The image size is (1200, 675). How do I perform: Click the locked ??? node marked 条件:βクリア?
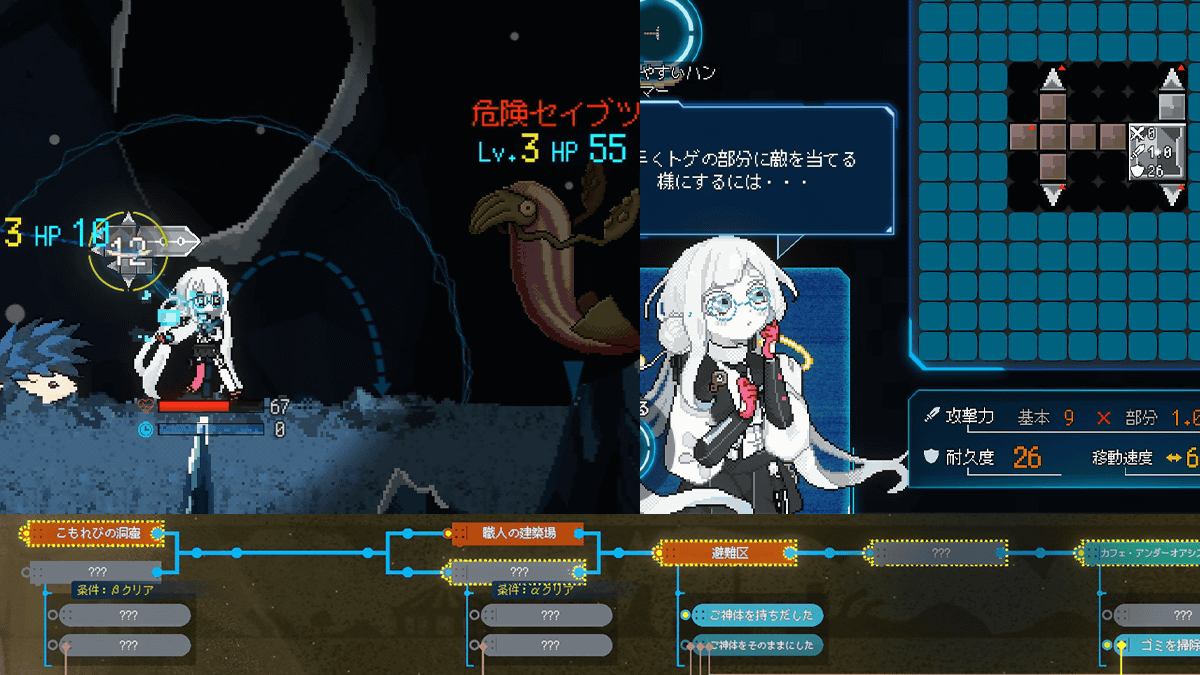tap(95, 572)
